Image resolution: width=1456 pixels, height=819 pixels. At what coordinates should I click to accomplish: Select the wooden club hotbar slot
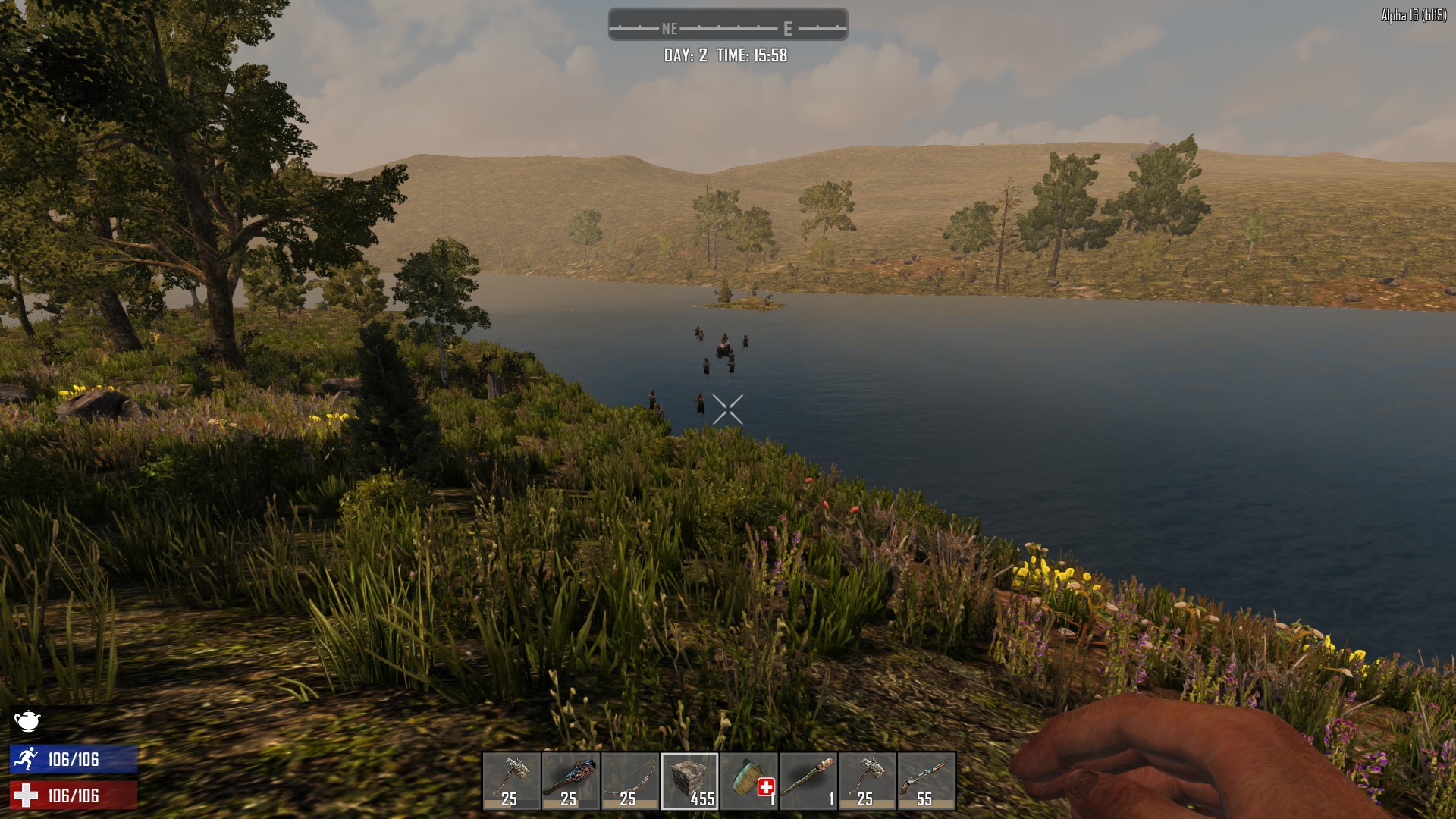point(570,780)
